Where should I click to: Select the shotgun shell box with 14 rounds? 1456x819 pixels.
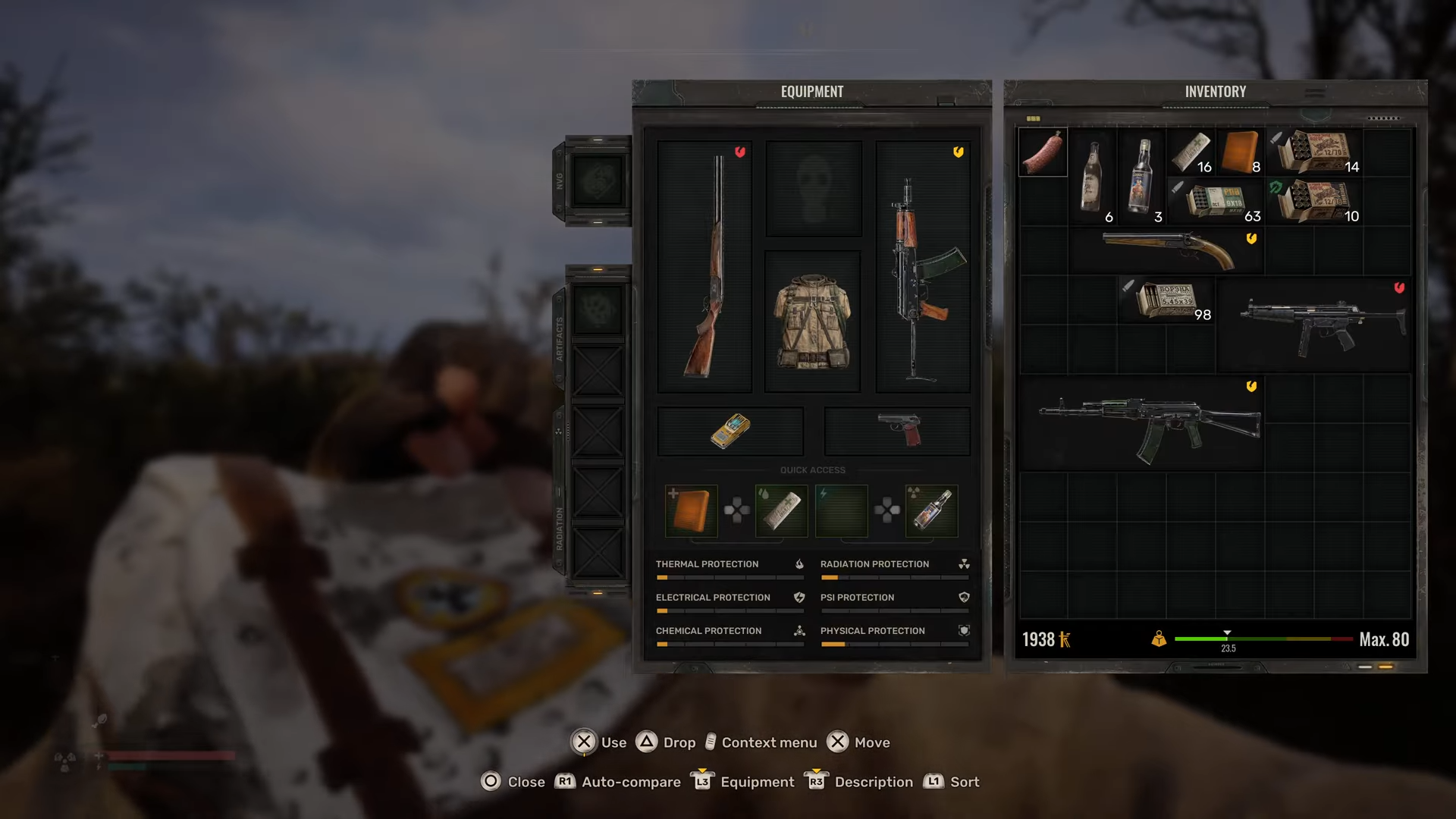click(1314, 152)
